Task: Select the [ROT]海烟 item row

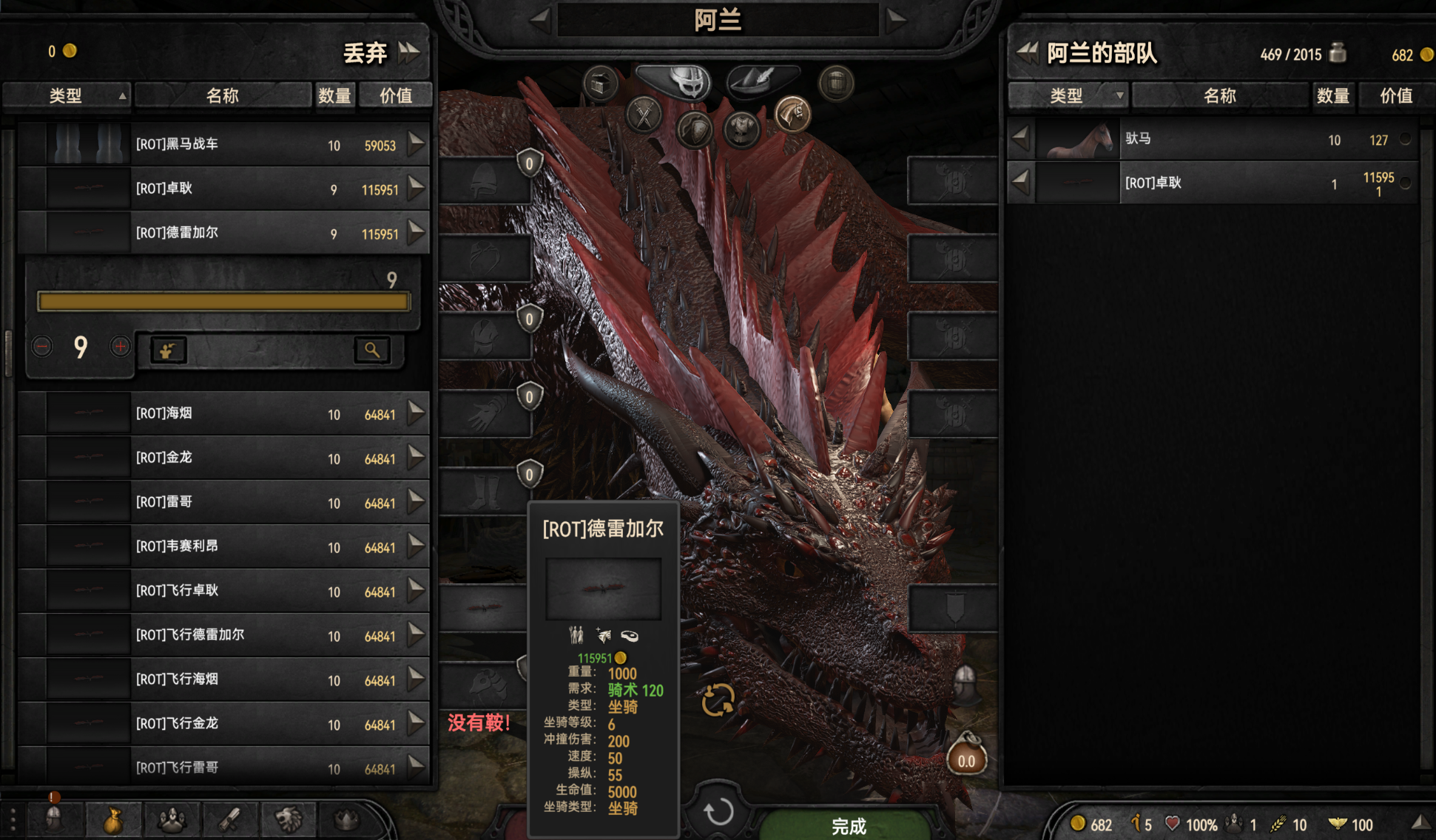Action: point(222,413)
